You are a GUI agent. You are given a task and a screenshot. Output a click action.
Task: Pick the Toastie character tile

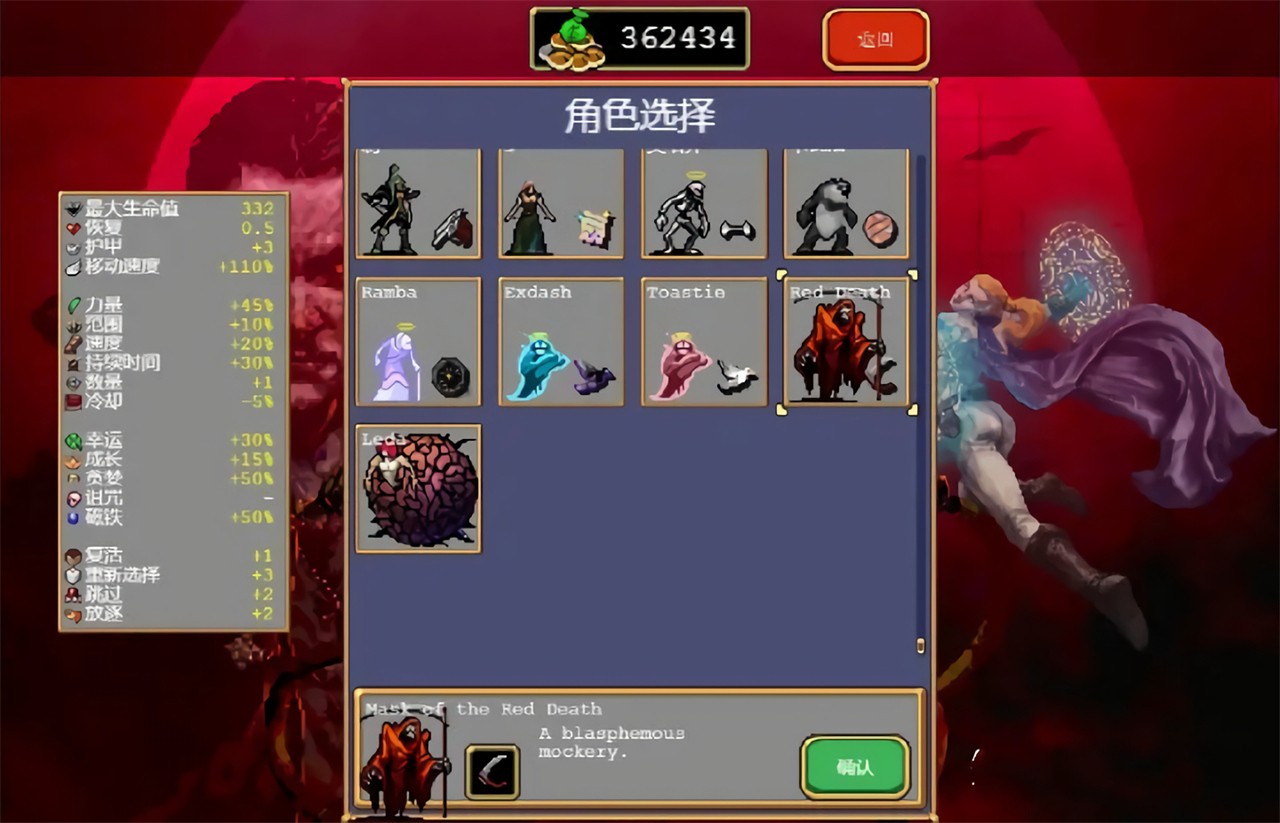(704, 342)
